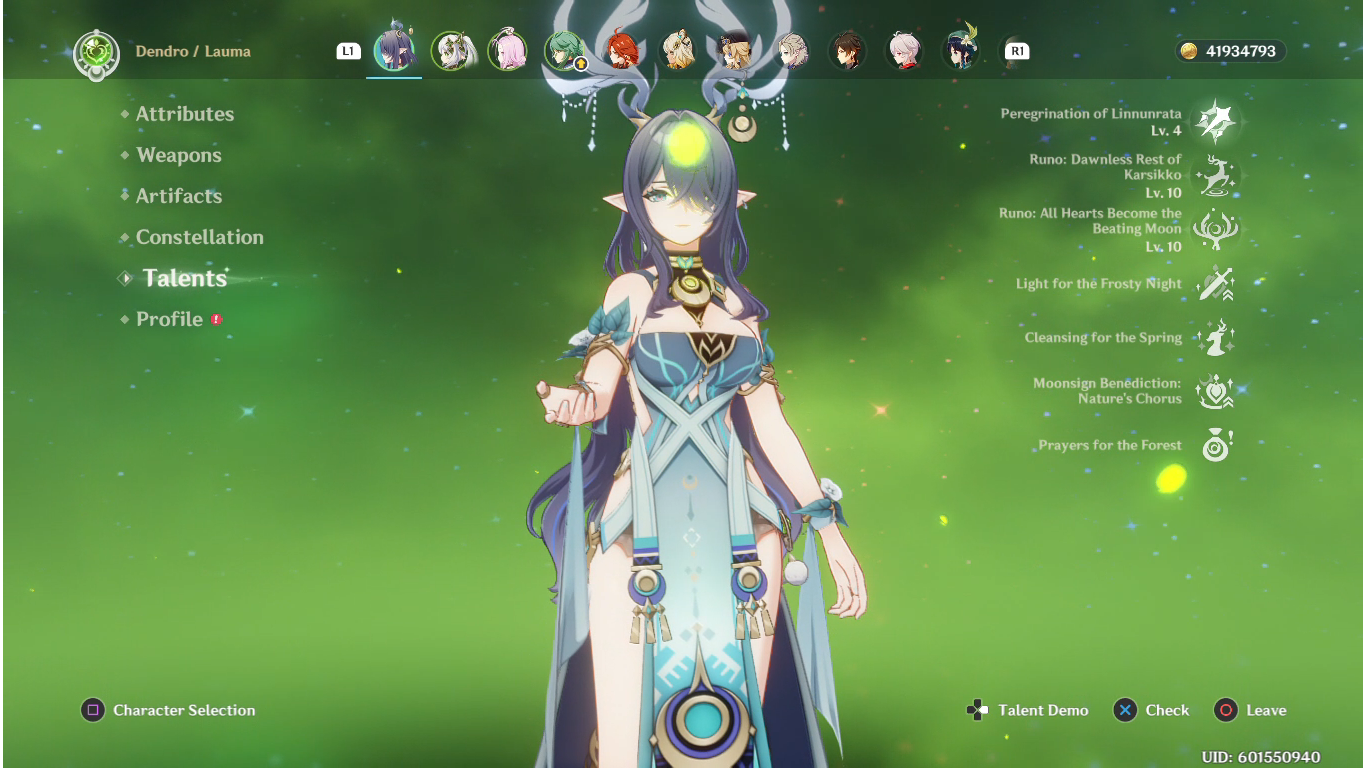
Task: Select the pink-haired character portrait
Action: 508,51
